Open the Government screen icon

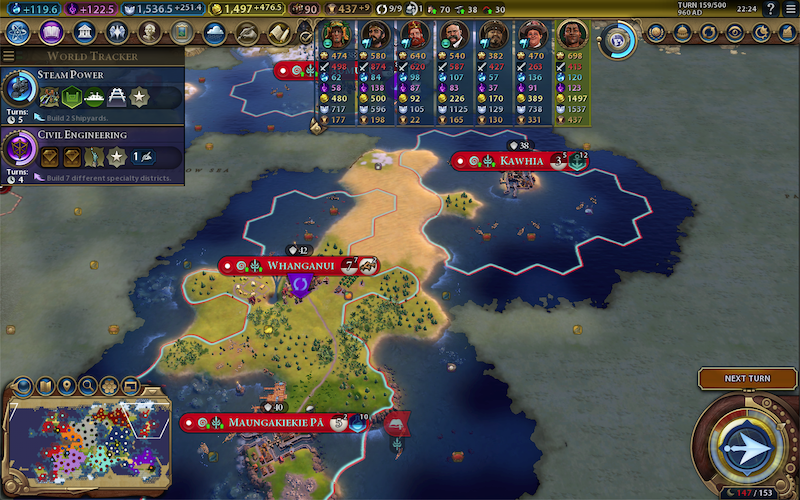84,33
